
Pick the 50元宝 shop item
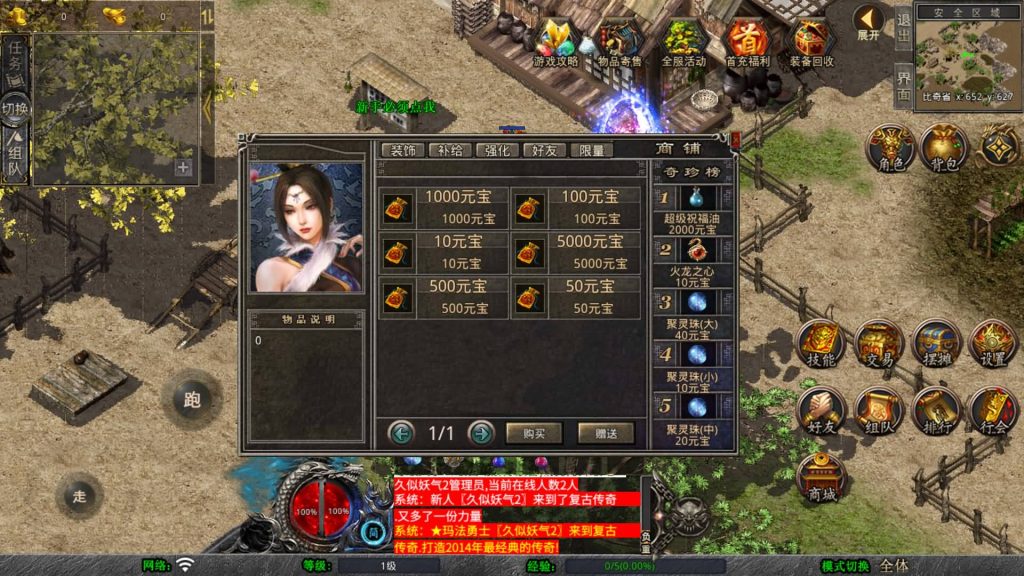coord(576,297)
